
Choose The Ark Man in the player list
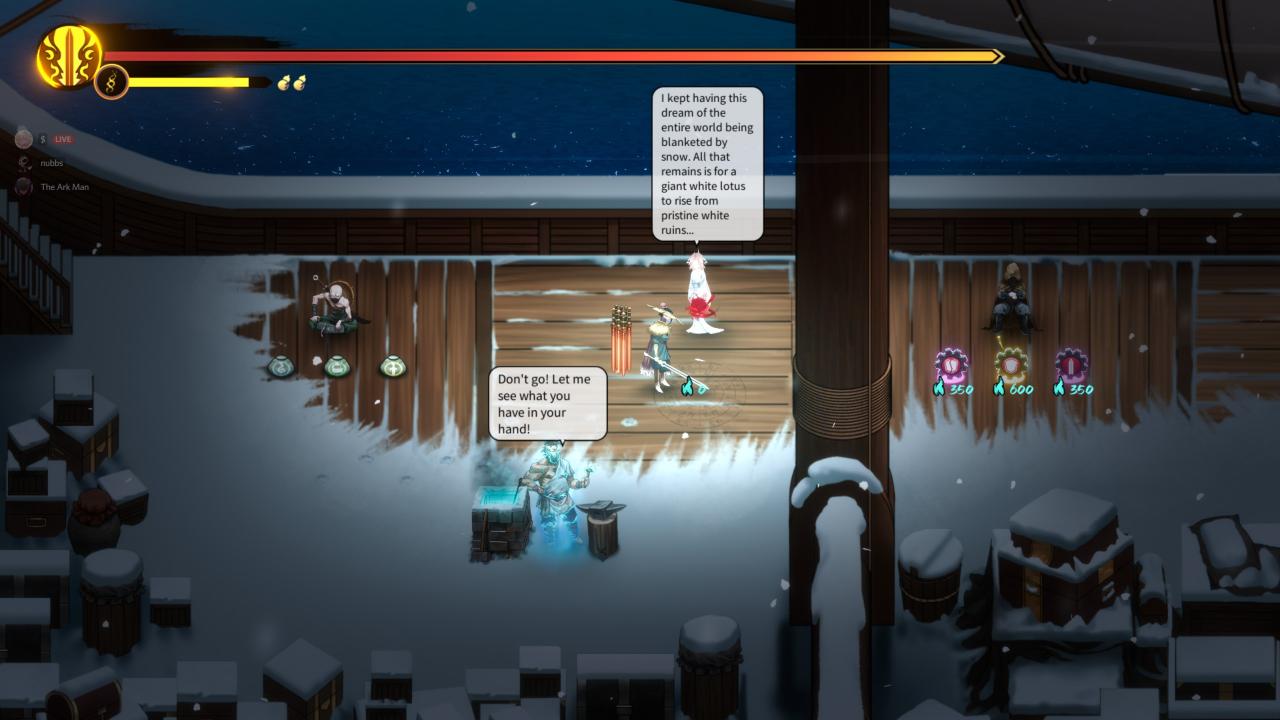(x=64, y=187)
